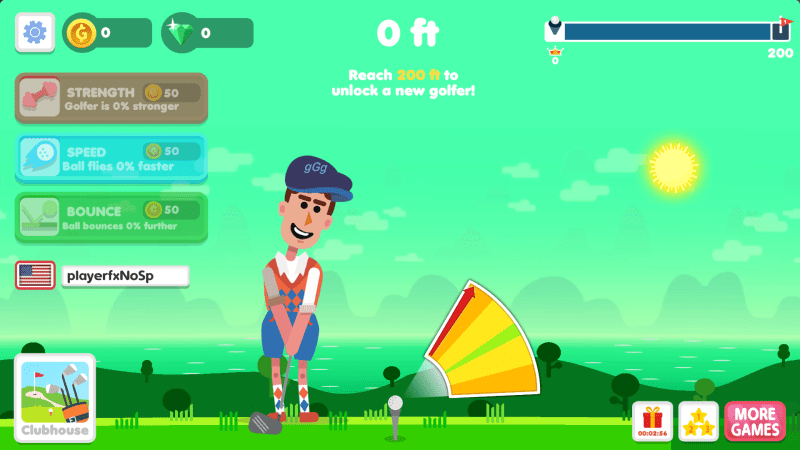Tap the More Games button
Screen dimensions: 800x450
coord(754,421)
